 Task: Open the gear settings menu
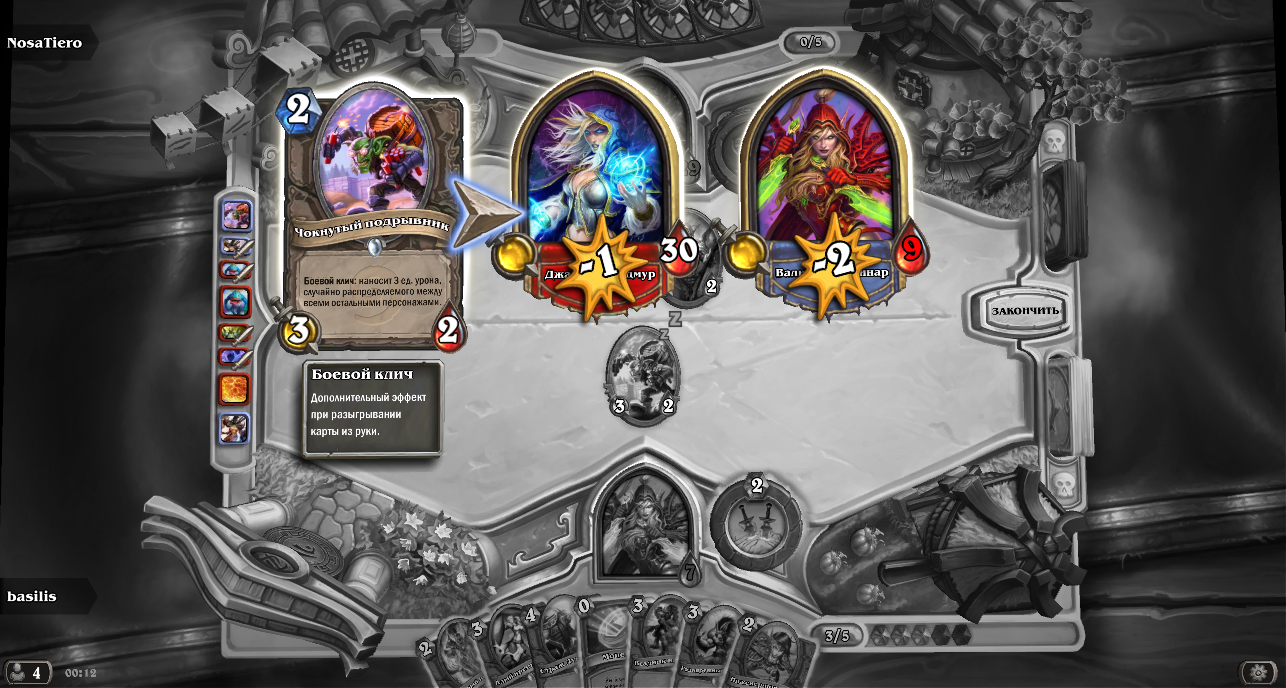(x=1257, y=673)
